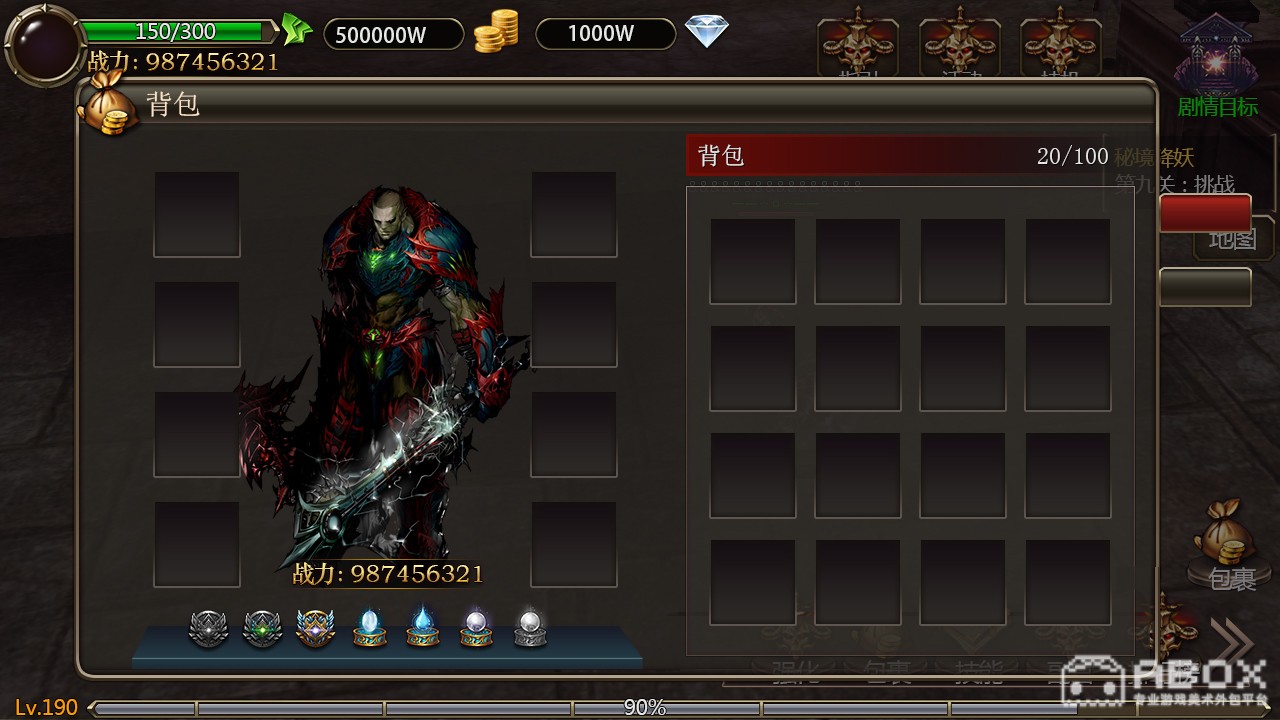Click the dark button below the red one
1280x720 pixels.
(x=1205, y=287)
